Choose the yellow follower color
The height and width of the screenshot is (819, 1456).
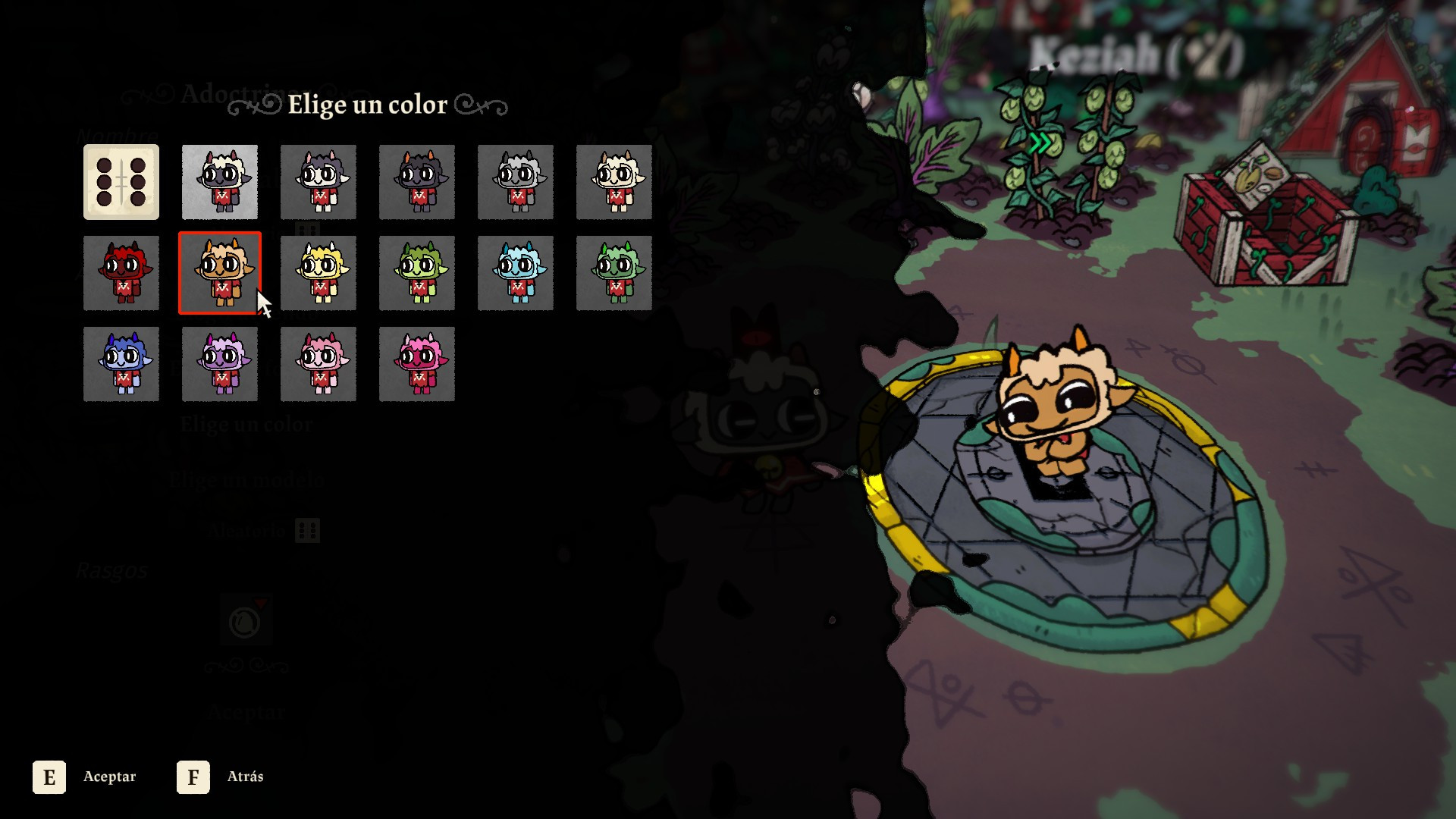point(318,273)
